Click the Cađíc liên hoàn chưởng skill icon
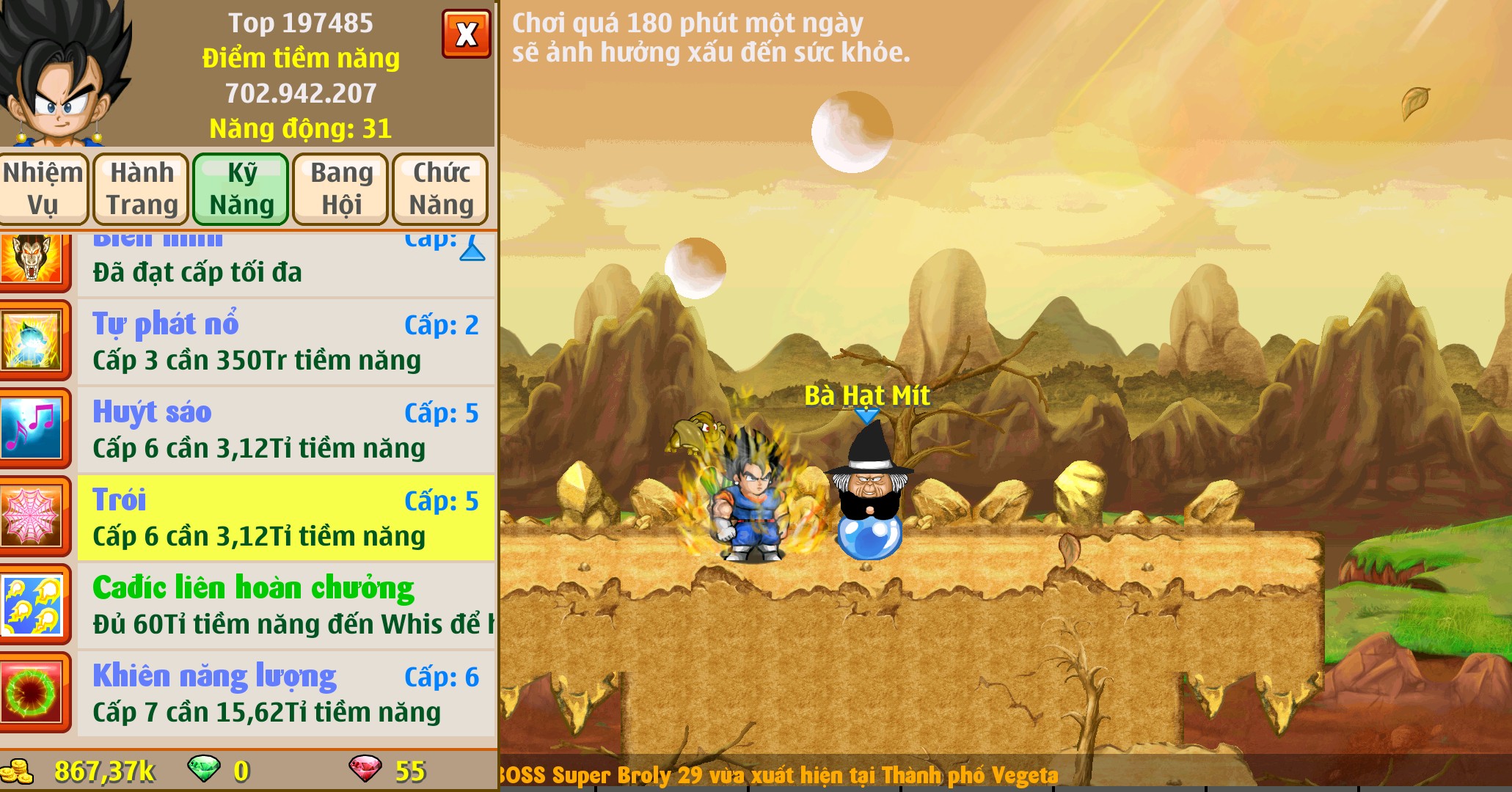 pyautogui.click(x=32, y=606)
